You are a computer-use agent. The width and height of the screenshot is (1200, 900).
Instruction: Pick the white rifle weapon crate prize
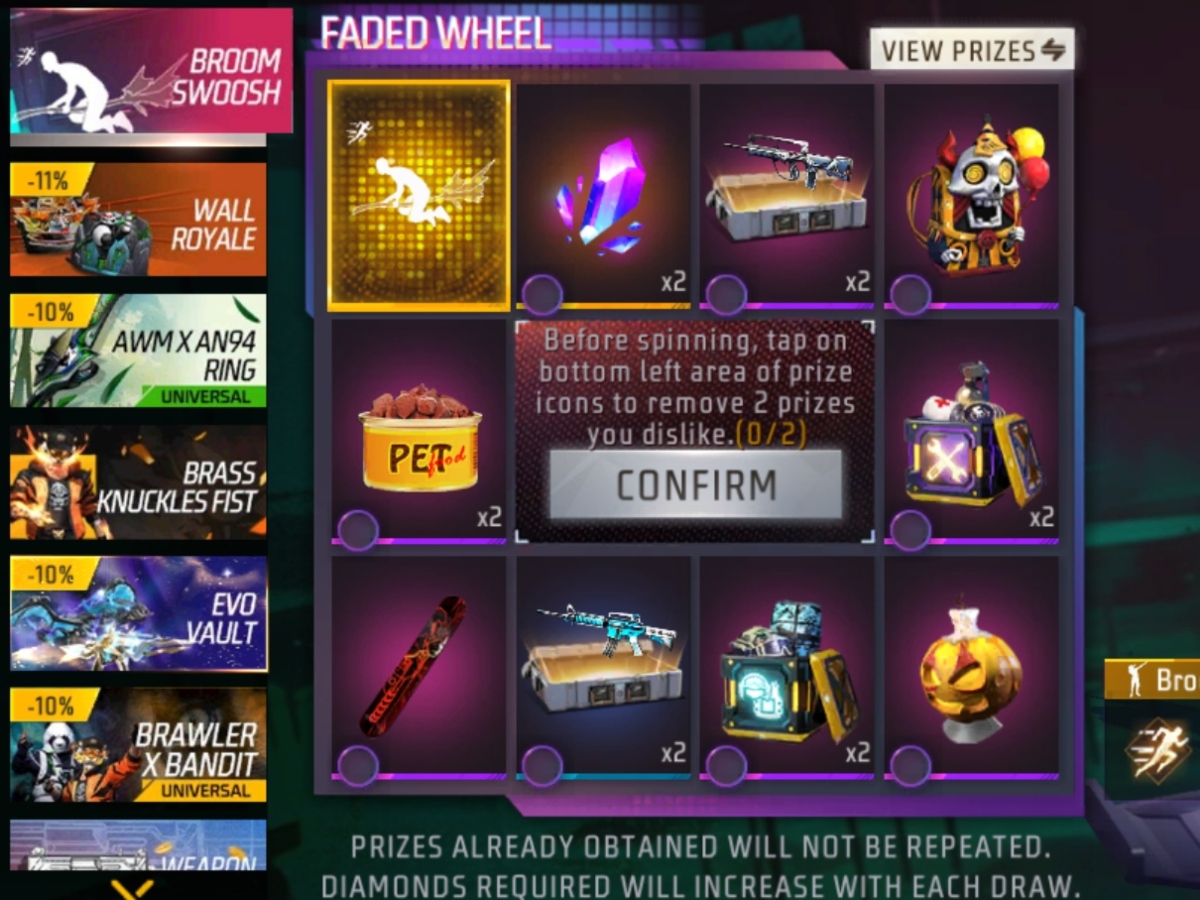(x=788, y=195)
